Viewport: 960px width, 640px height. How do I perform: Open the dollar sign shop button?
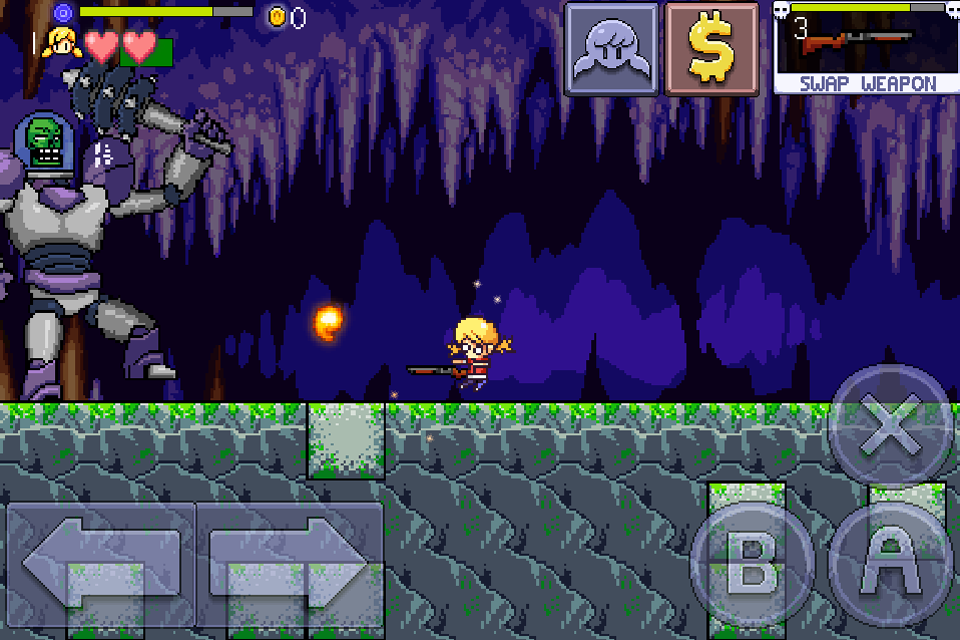(x=711, y=48)
